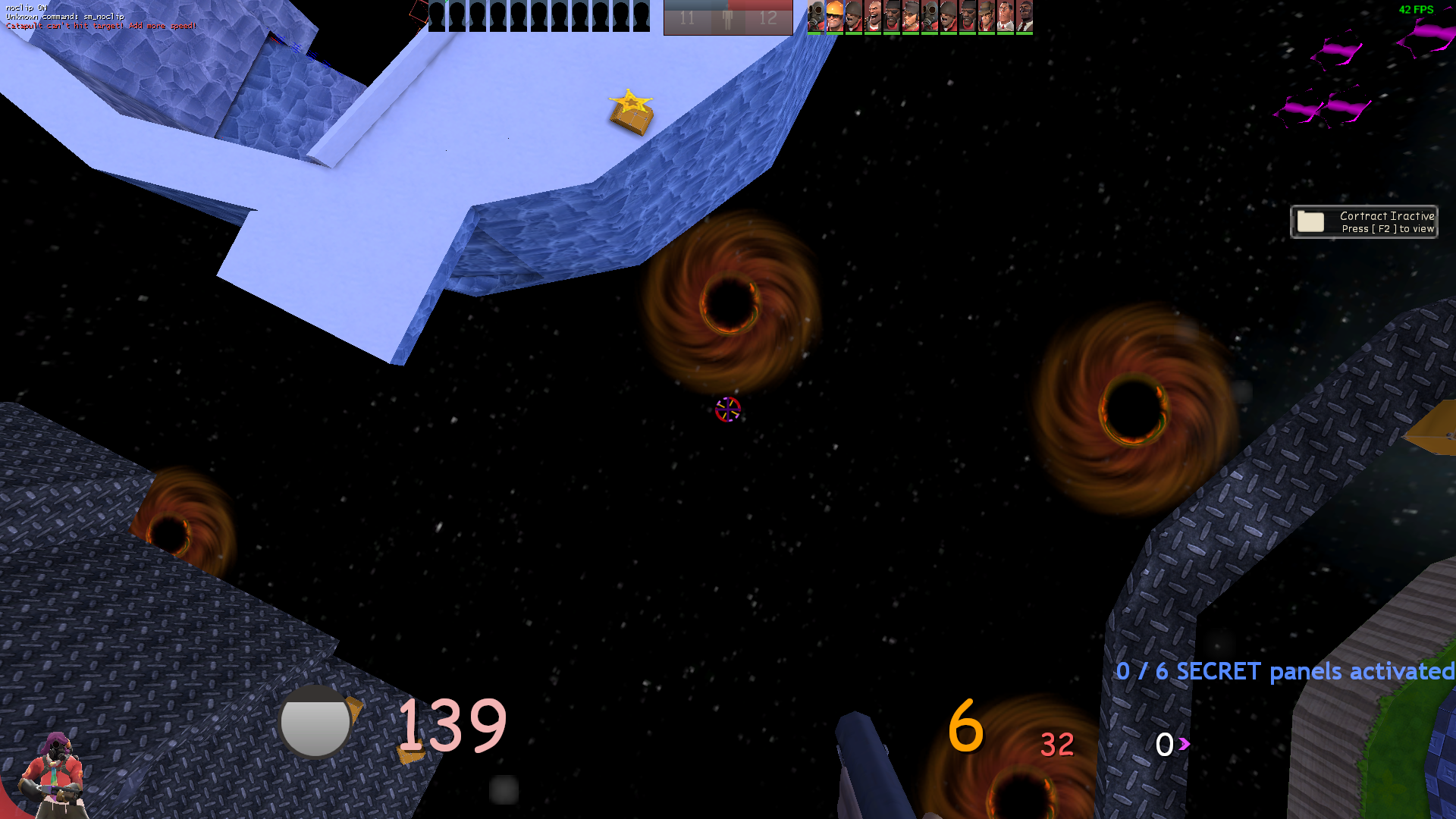The height and width of the screenshot is (819, 1456).
Task: Select the Spy portrait in team bar
Action: point(1025,16)
